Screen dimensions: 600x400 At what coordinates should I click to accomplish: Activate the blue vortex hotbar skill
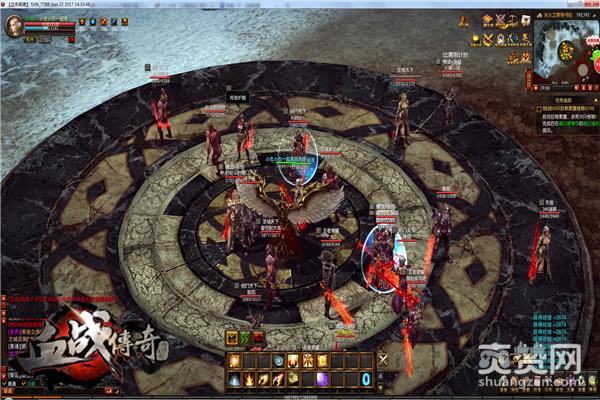click(x=277, y=360)
